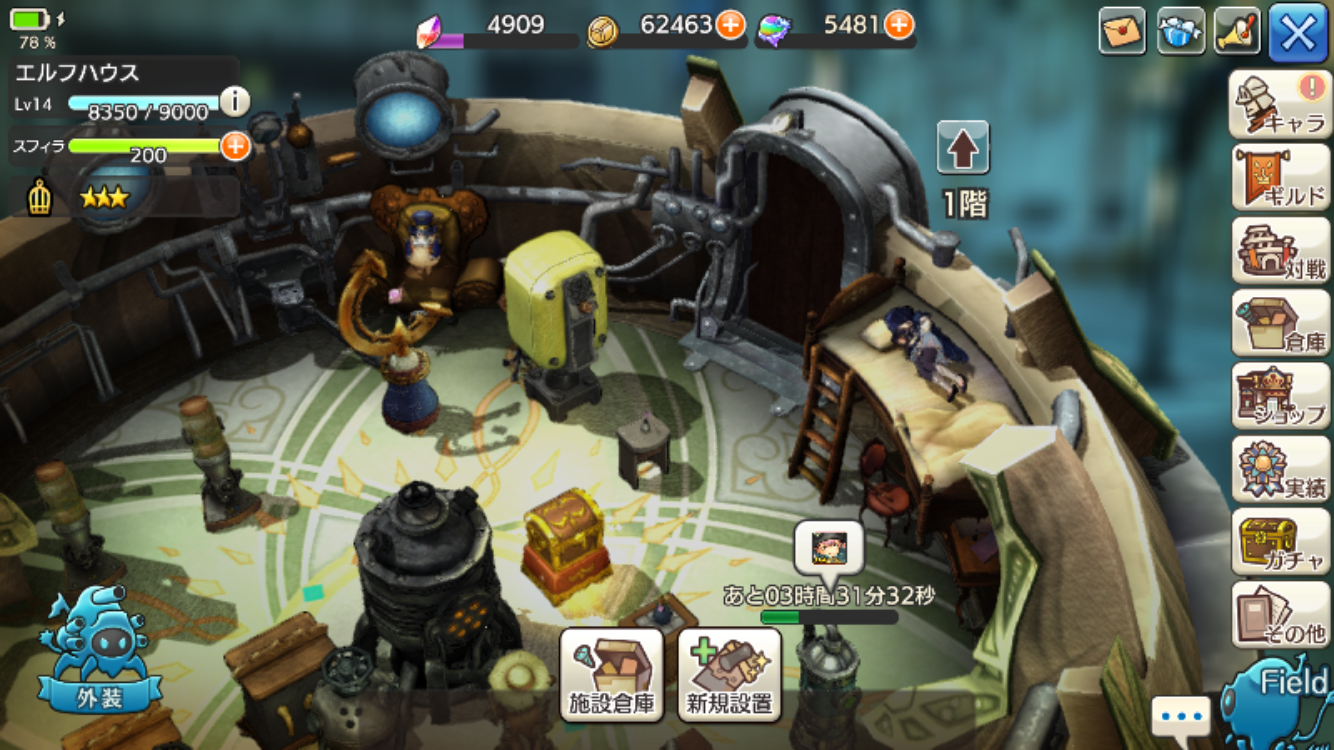This screenshot has width=1334, height=750.
Task: Open the mail envelope icon
Action: (x=1122, y=31)
